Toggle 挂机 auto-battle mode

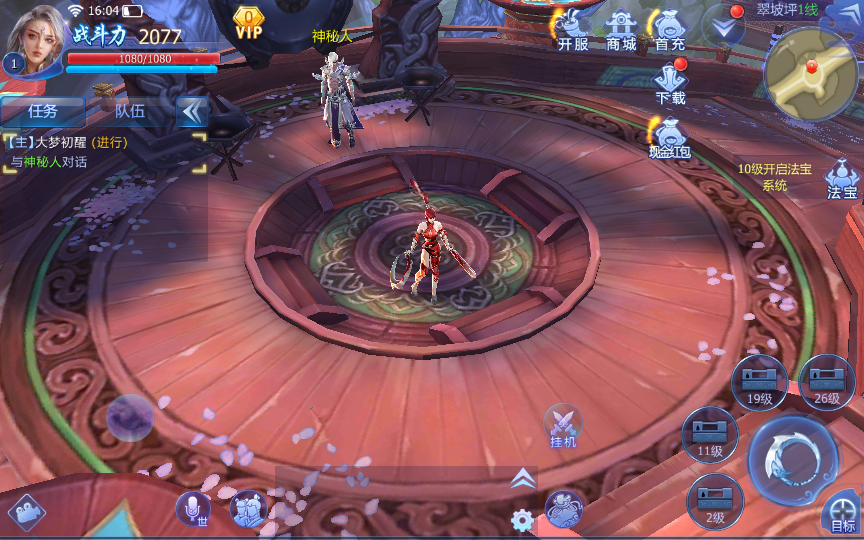[x=563, y=424]
